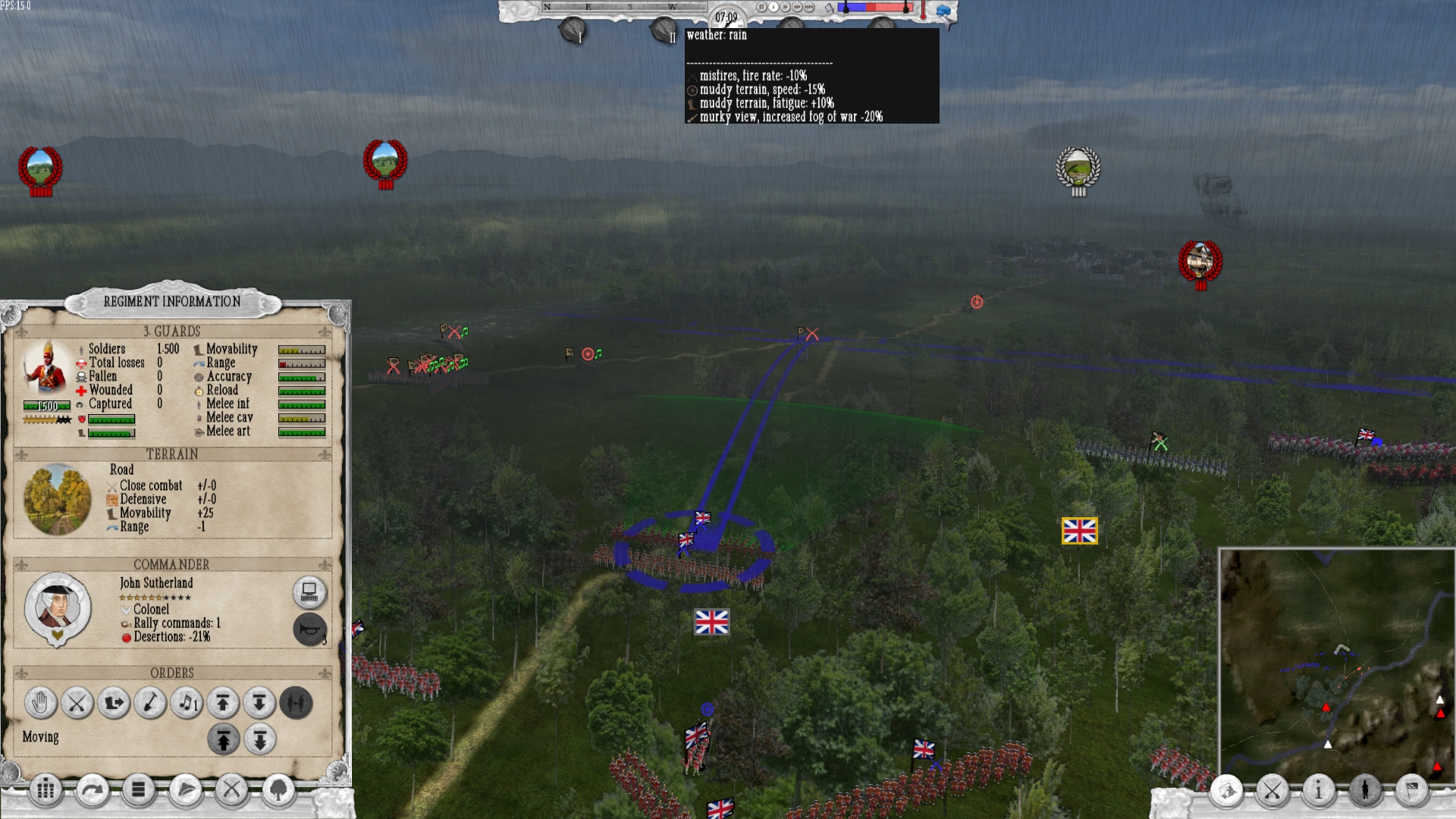
Task: Play regiment music (music note icon)
Action: [187, 704]
